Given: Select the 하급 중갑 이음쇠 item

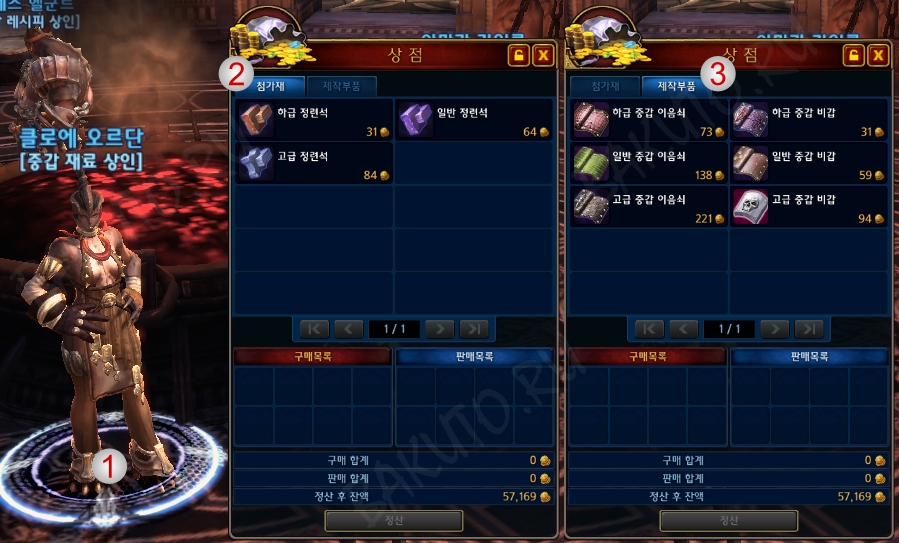Looking at the screenshot, I should click(649, 119).
